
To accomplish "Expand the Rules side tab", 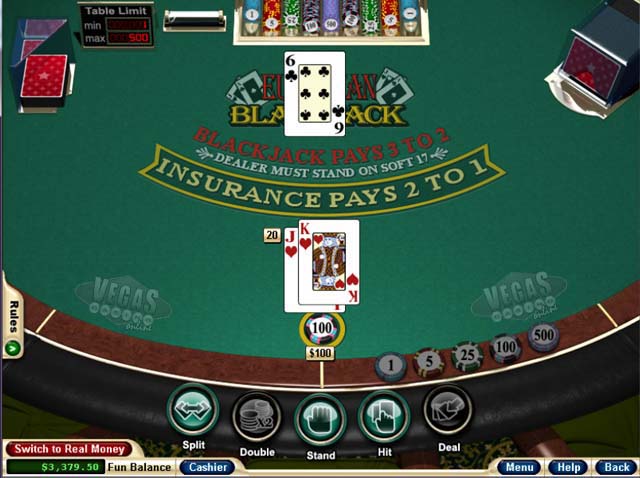I will pos(13,327).
